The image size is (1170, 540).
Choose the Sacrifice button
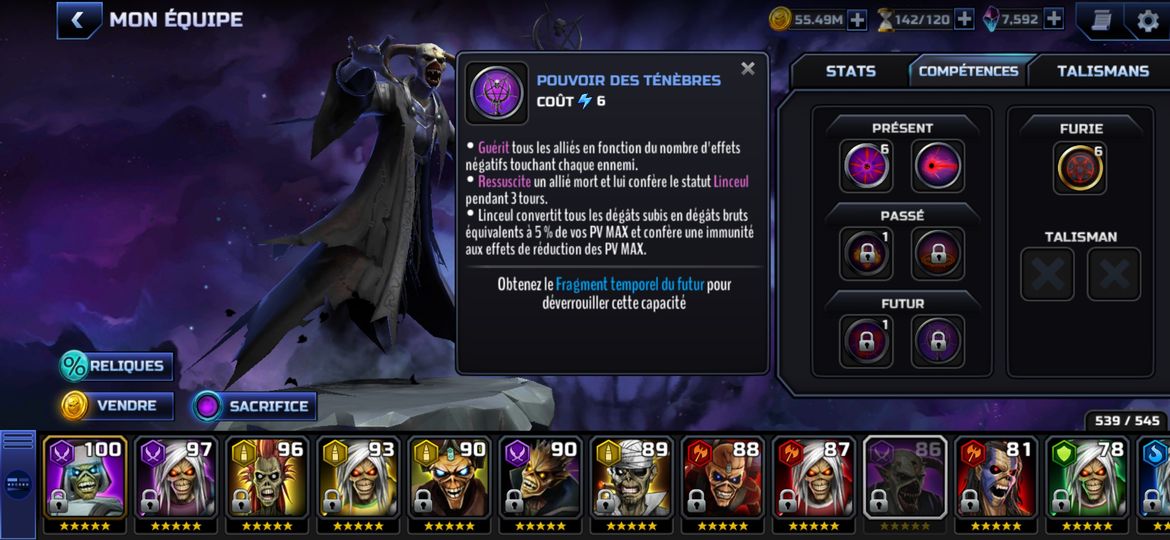[255, 406]
